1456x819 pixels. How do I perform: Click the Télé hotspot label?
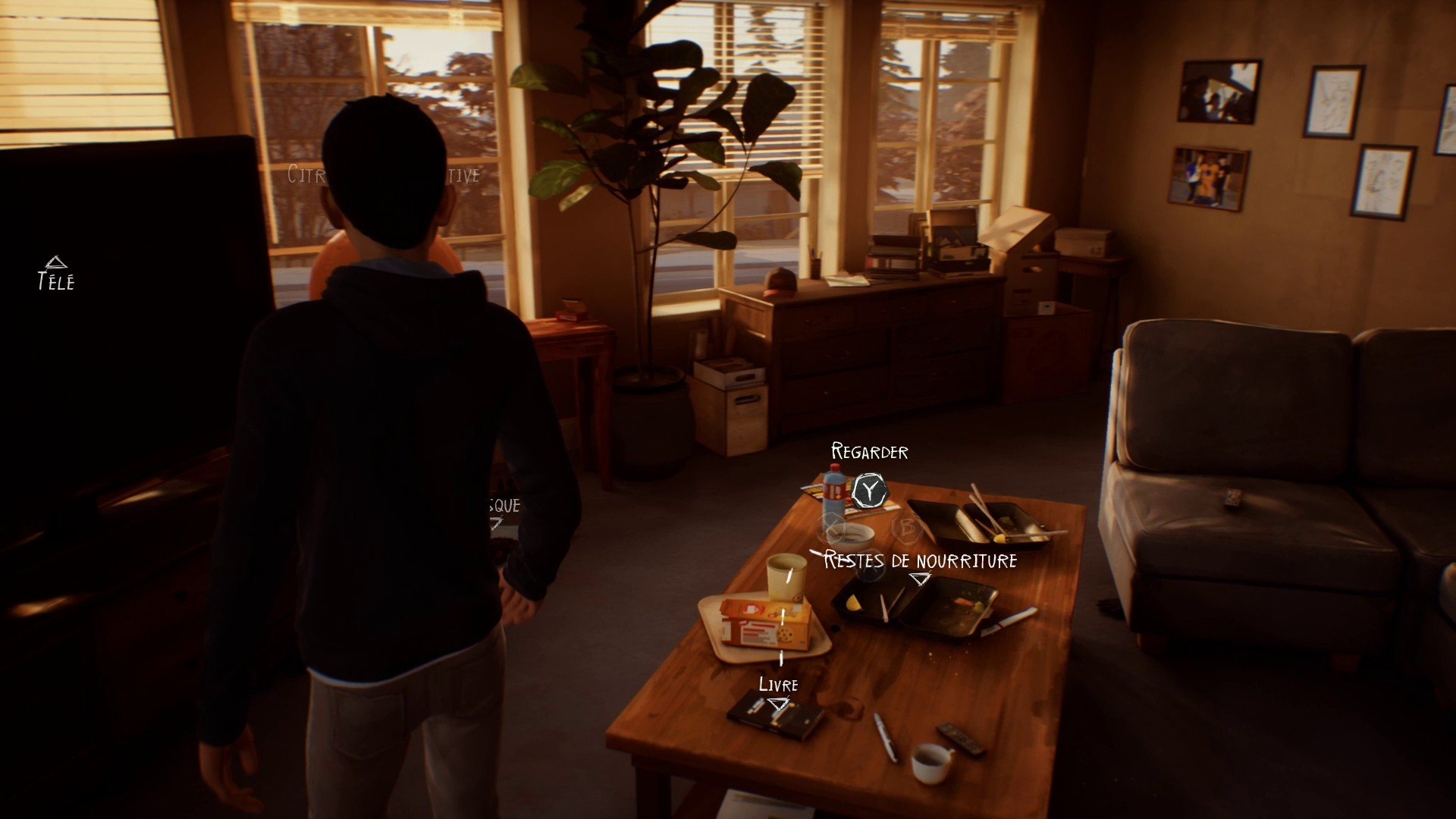(x=55, y=283)
